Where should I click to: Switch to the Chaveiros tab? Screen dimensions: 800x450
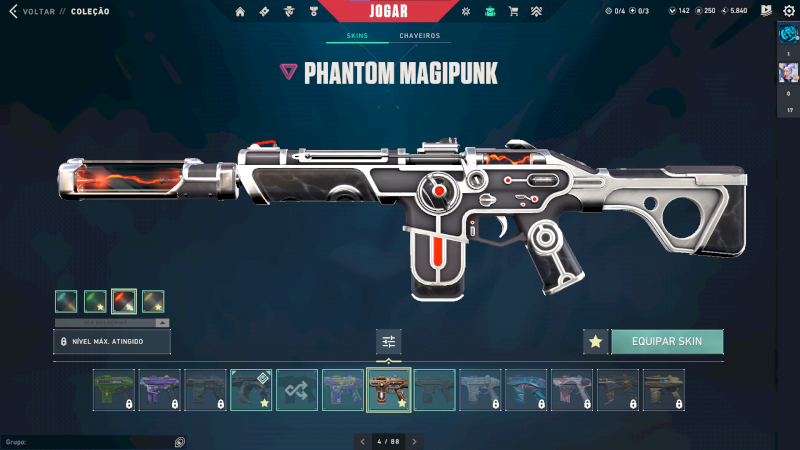click(419, 36)
